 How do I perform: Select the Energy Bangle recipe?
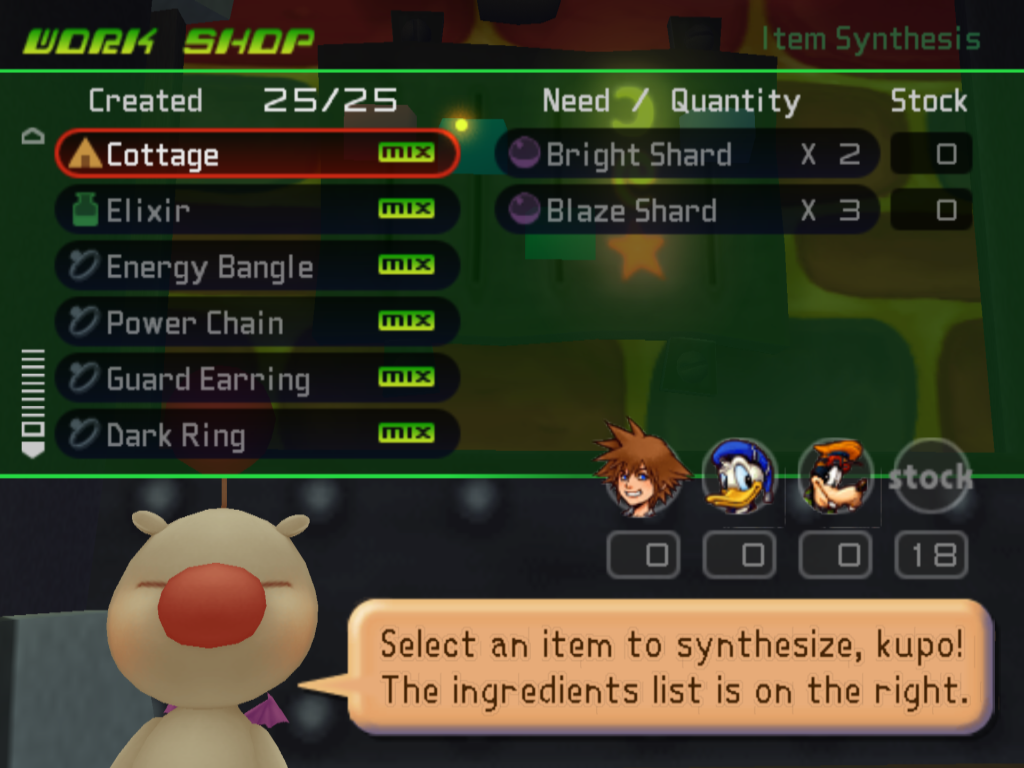[x=256, y=266]
